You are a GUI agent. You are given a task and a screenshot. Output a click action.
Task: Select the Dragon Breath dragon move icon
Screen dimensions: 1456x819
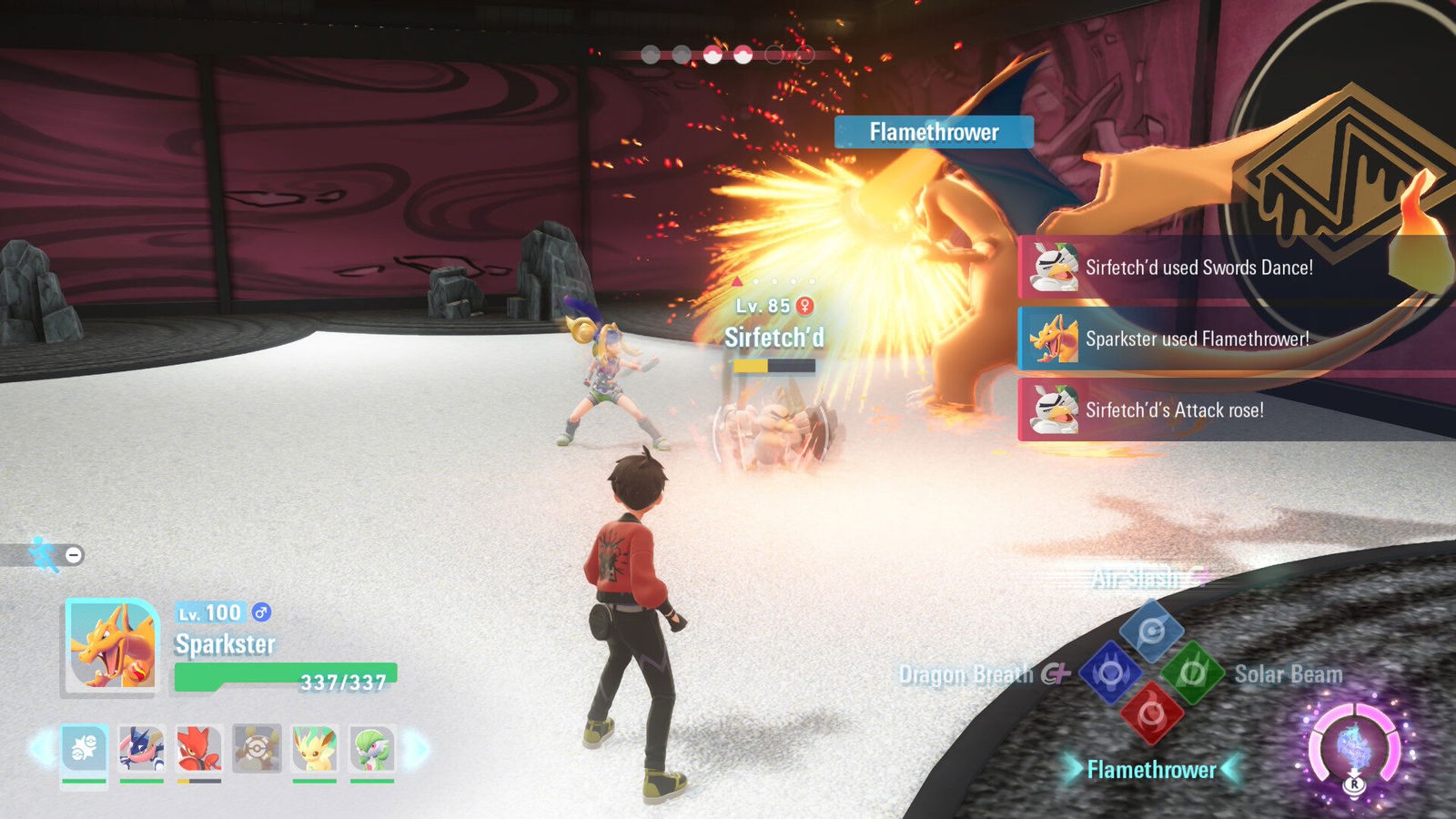coord(1110,672)
